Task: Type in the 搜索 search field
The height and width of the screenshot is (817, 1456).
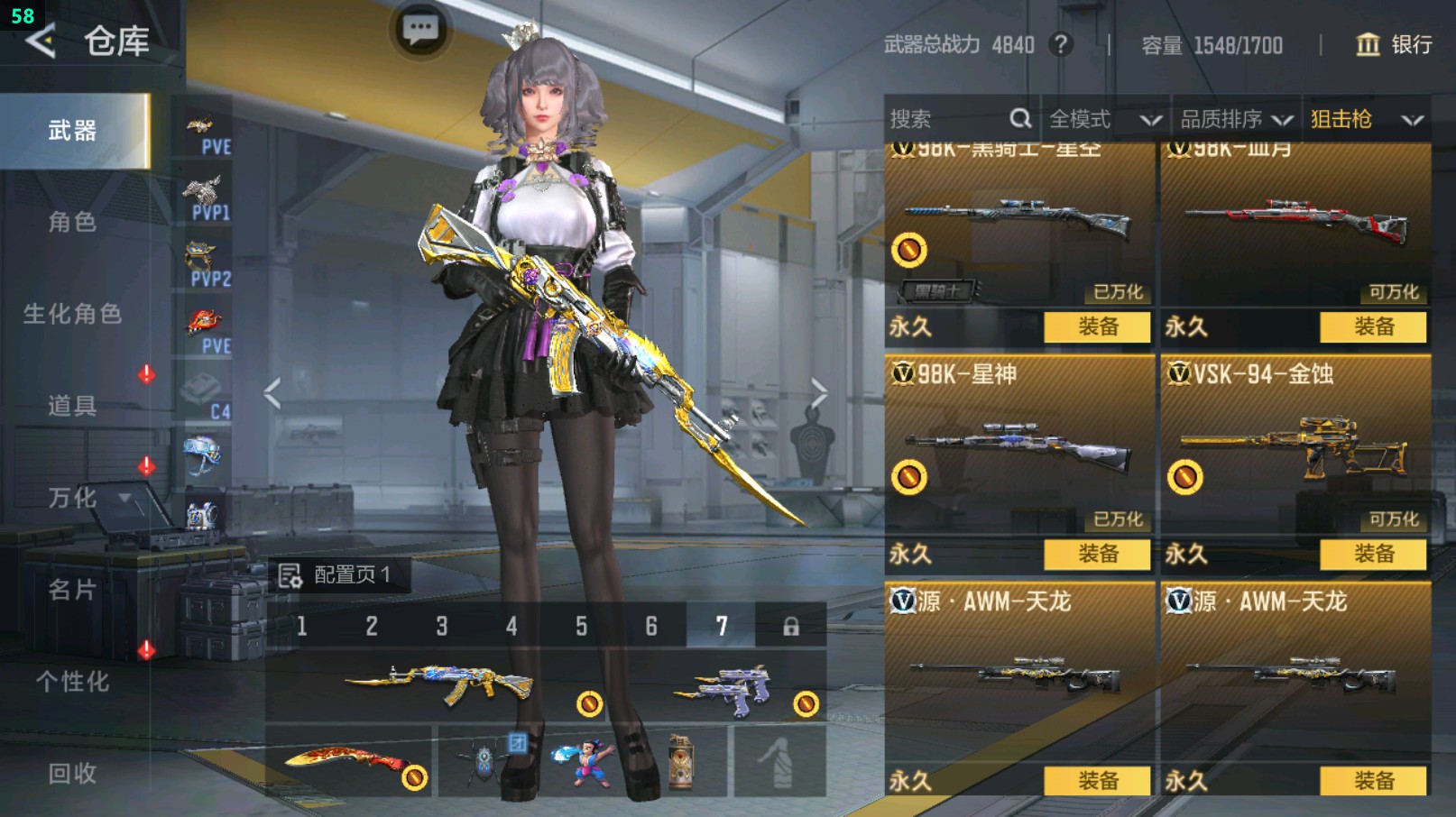Action: pos(947,119)
